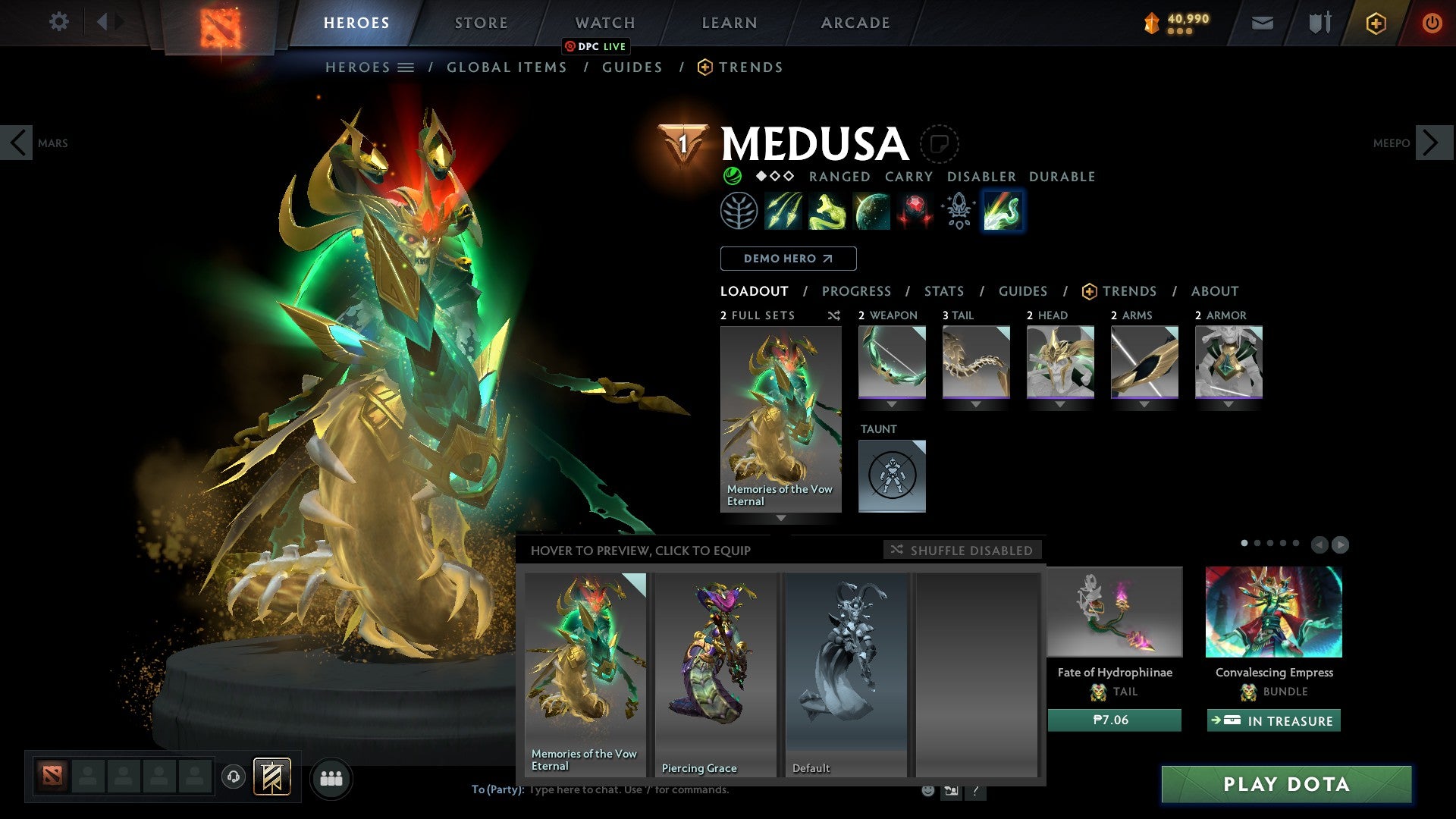Enable the taunt slot
The width and height of the screenshot is (1456, 819).
(x=892, y=475)
